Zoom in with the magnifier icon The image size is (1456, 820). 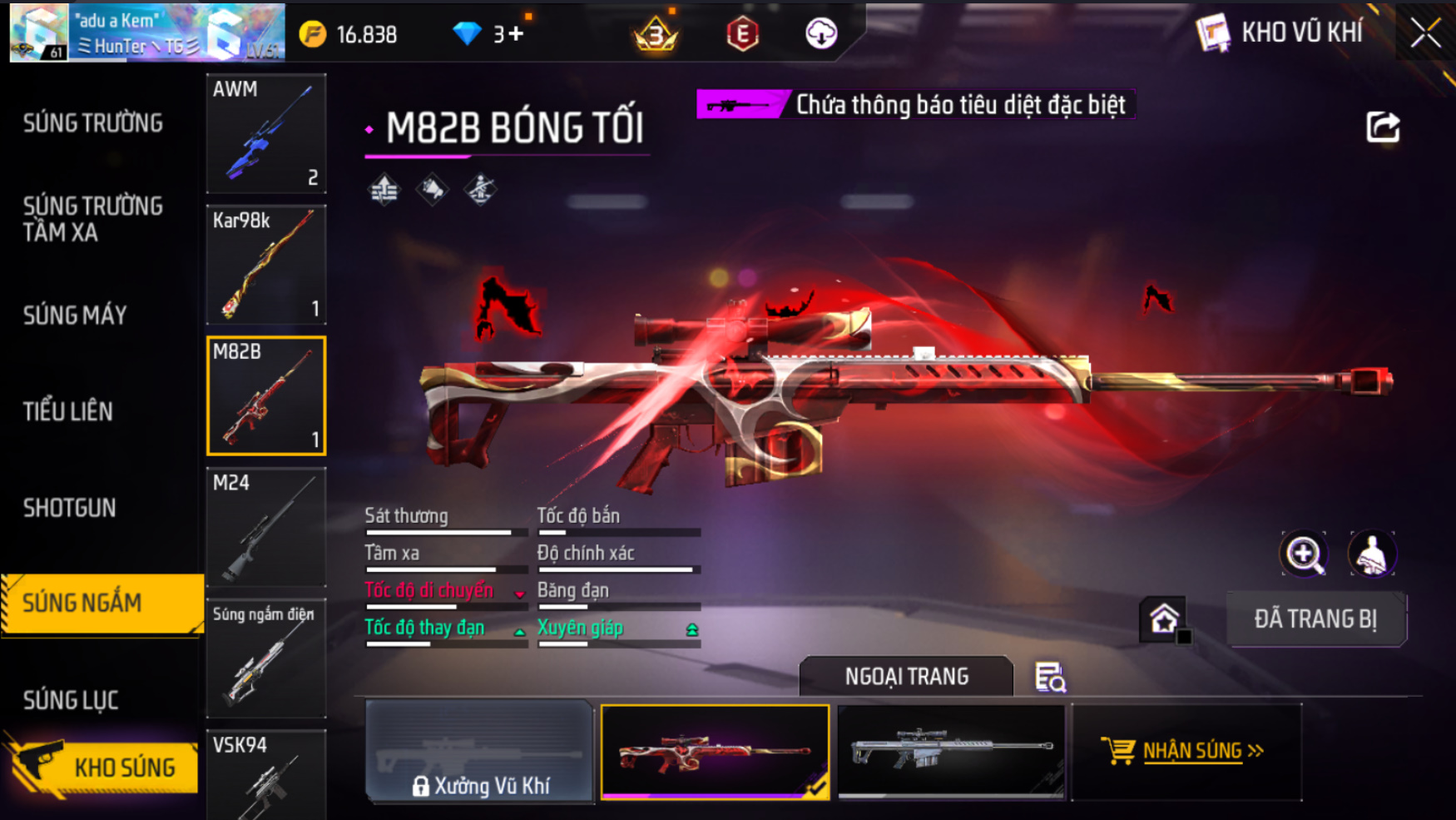pyautogui.click(x=1304, y=554)
